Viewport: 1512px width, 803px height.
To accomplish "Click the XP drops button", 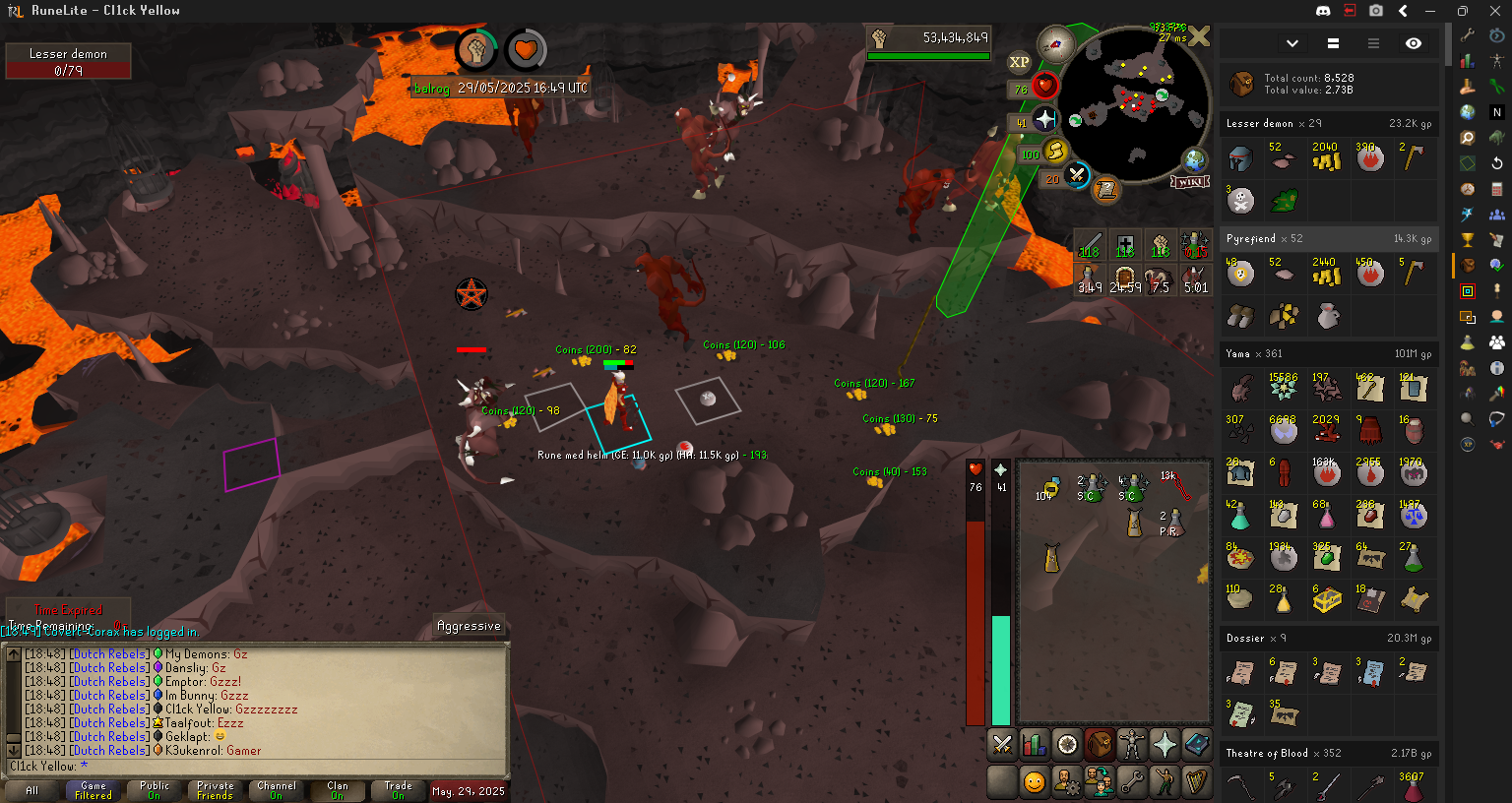I will pos(1019,62).
